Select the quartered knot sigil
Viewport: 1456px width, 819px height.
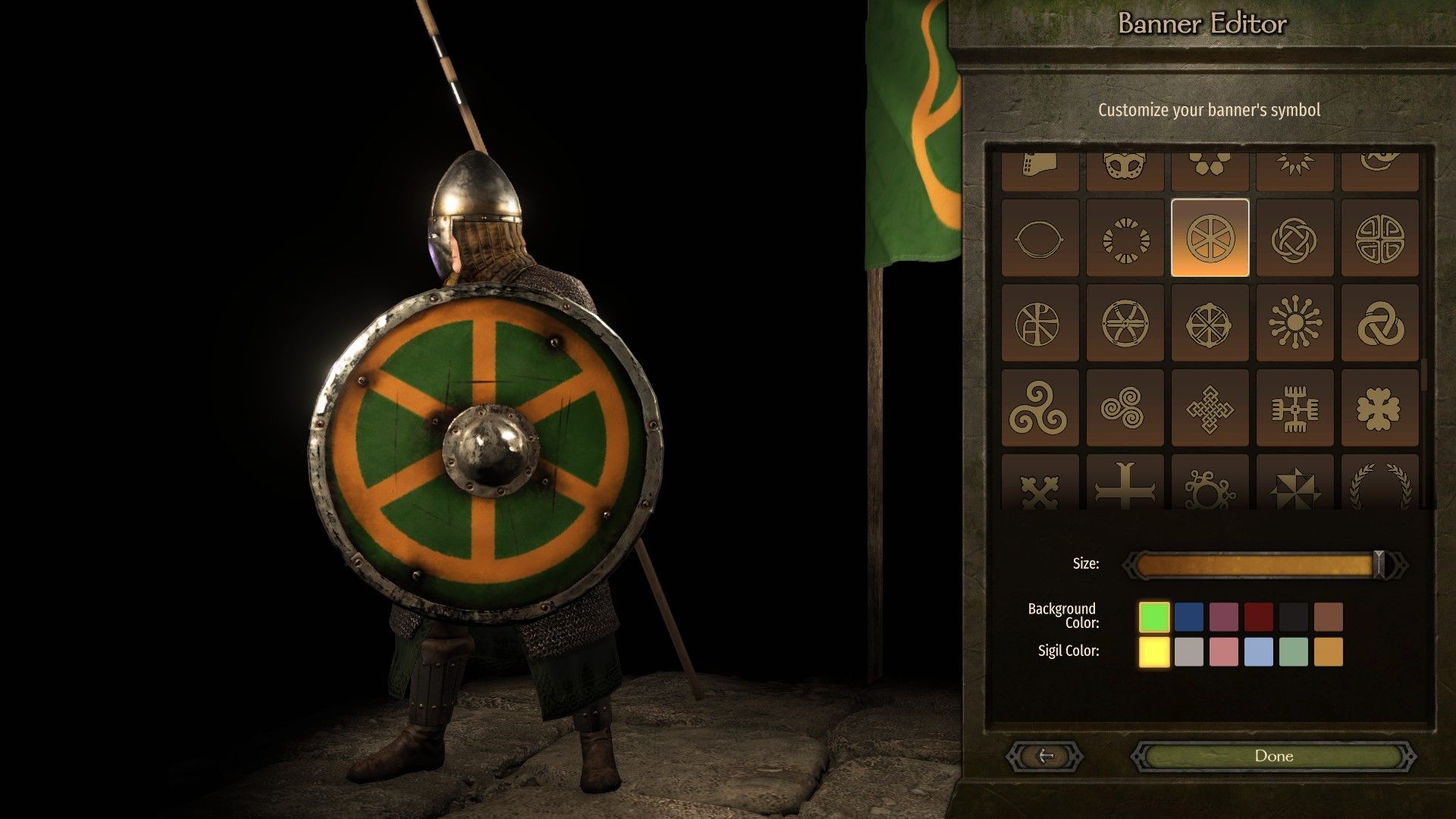point(1380,239)
